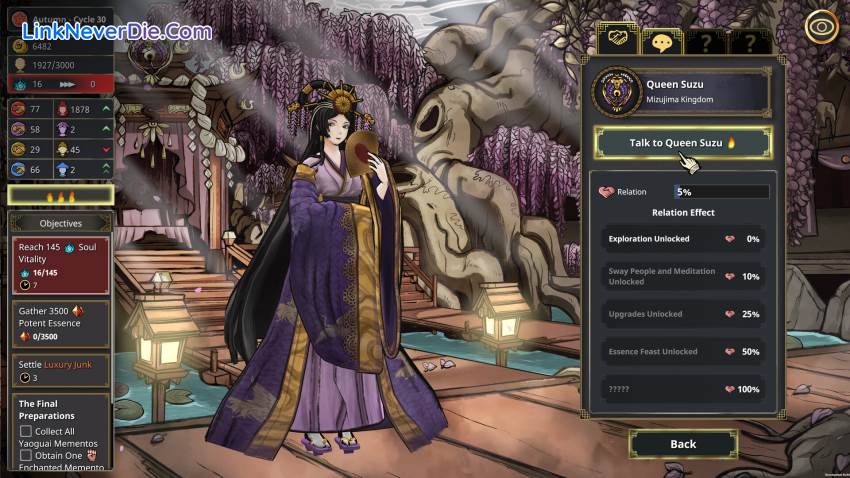Click the three-flame action bar
The height and width of the screenshot is (478, 850).
(x=59, y=195)
